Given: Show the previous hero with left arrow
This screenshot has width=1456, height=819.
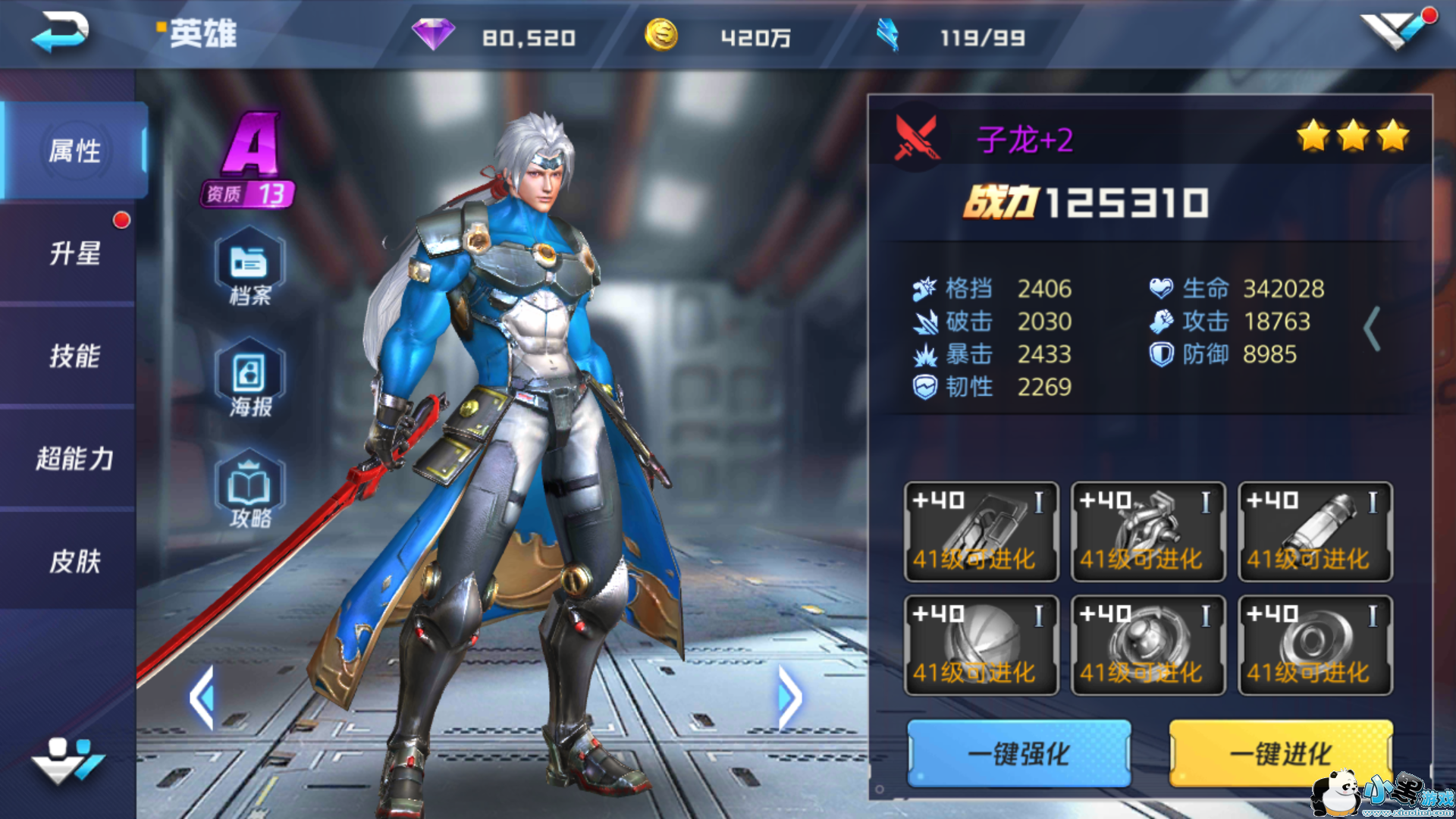Looking at the screenshot, I should point(202,698).
